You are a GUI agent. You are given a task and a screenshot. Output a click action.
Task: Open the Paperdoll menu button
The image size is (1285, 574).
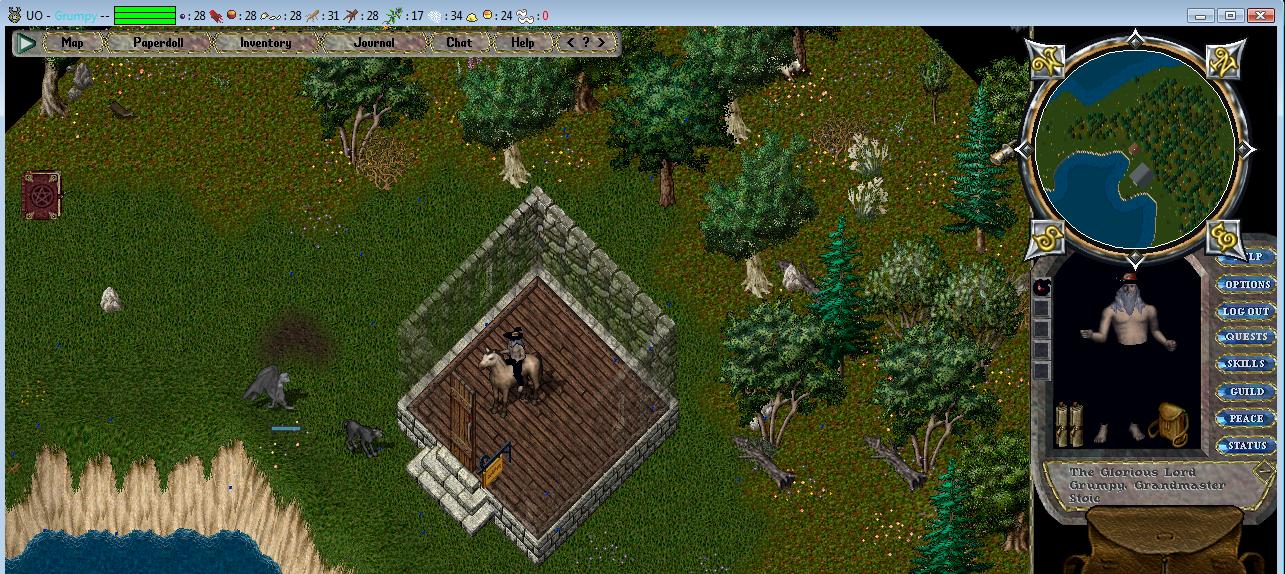click(158, 43)
